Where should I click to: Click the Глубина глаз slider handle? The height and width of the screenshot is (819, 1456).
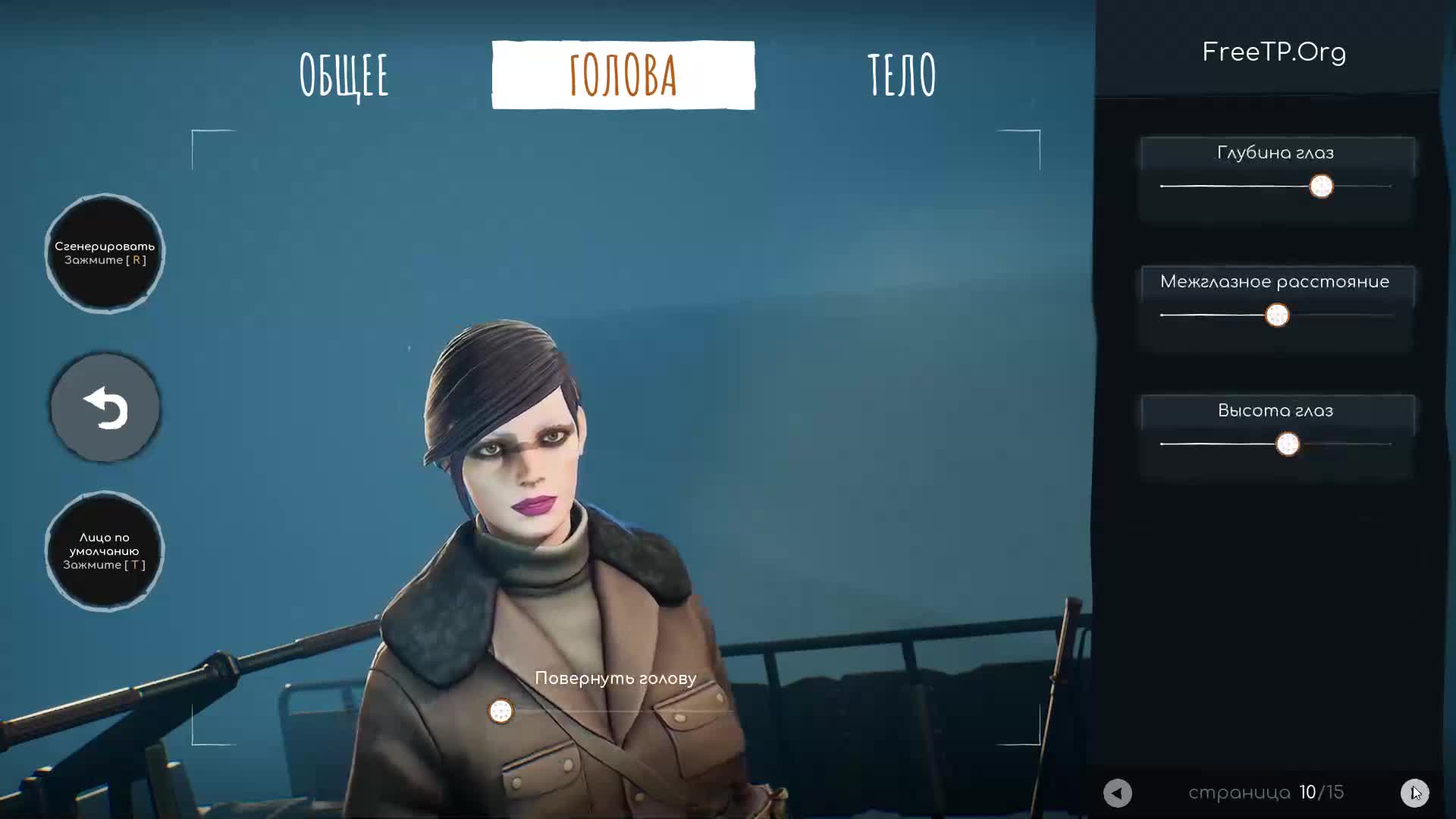coord(1321,187)
